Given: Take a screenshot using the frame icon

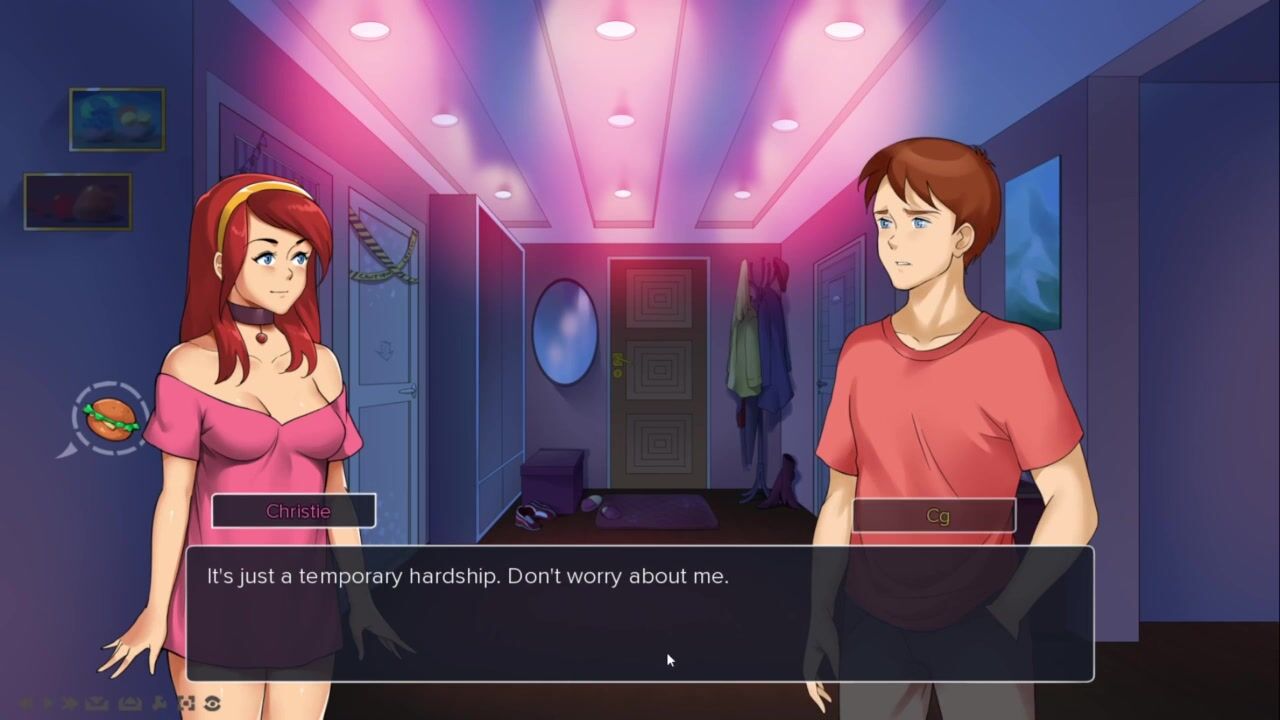Looking at the screenshot, I should point(186,703).
